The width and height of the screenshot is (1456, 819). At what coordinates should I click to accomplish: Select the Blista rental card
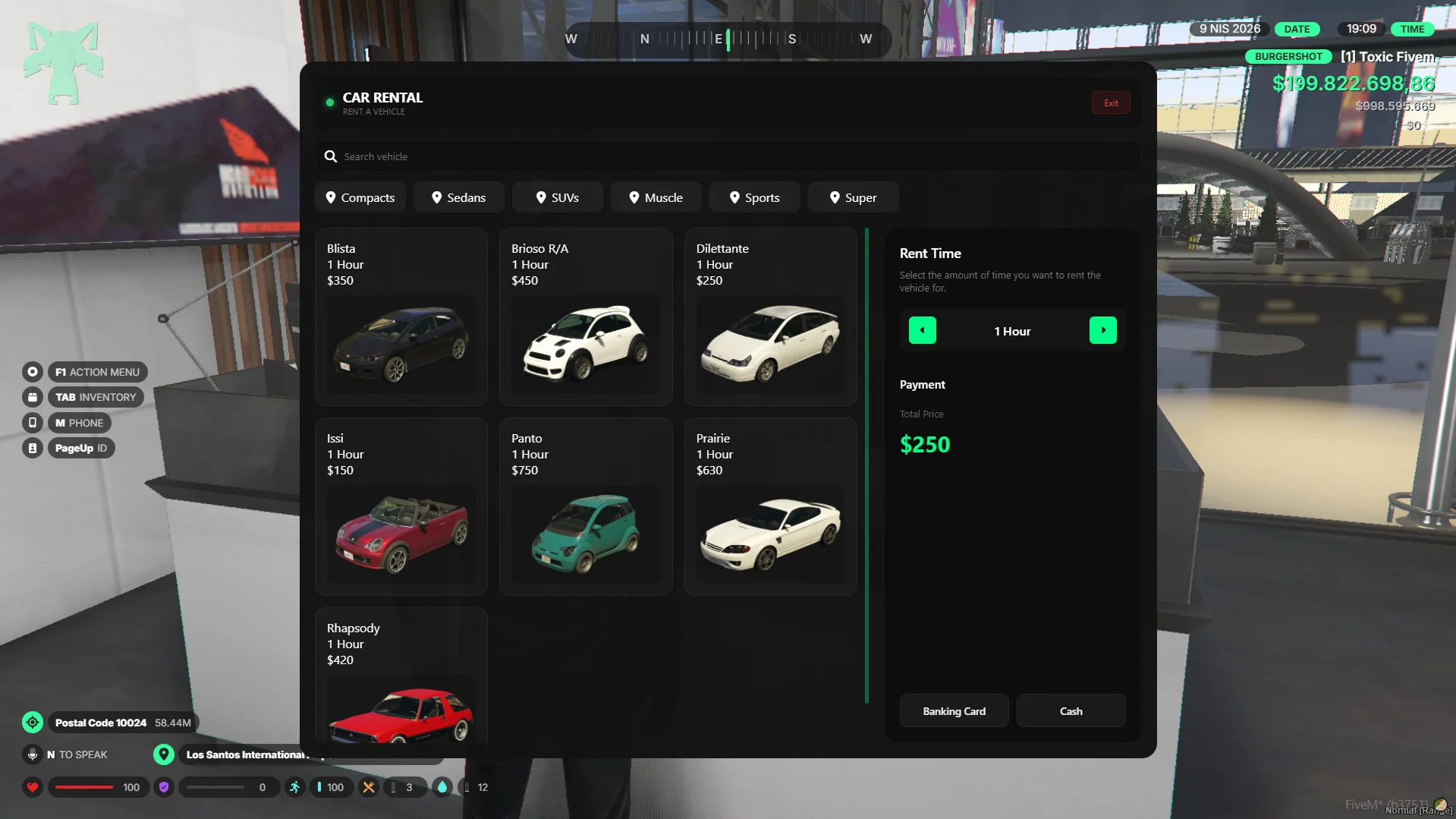click(401, 317)
